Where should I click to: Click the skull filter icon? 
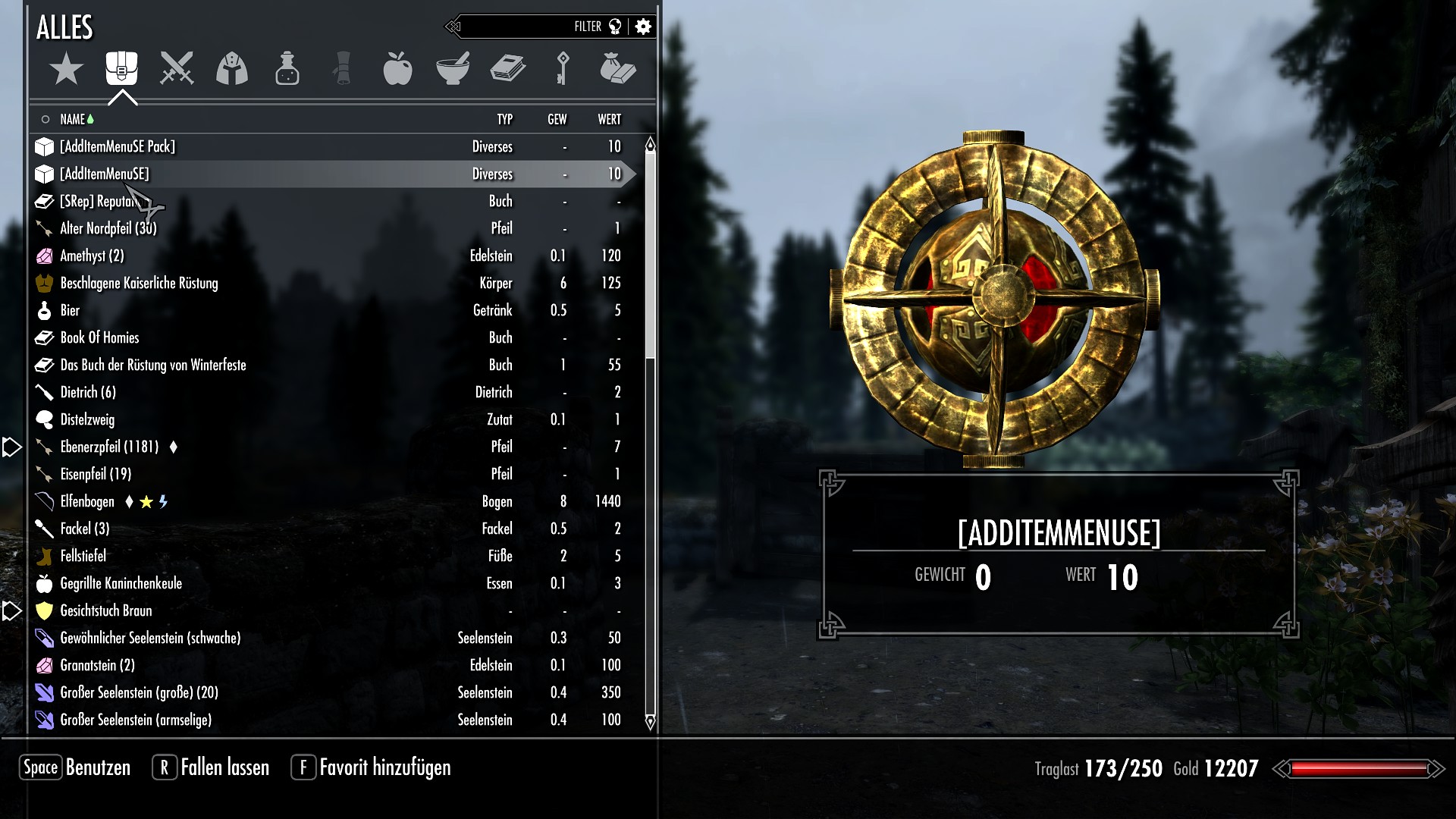click(x=614, y=26)
